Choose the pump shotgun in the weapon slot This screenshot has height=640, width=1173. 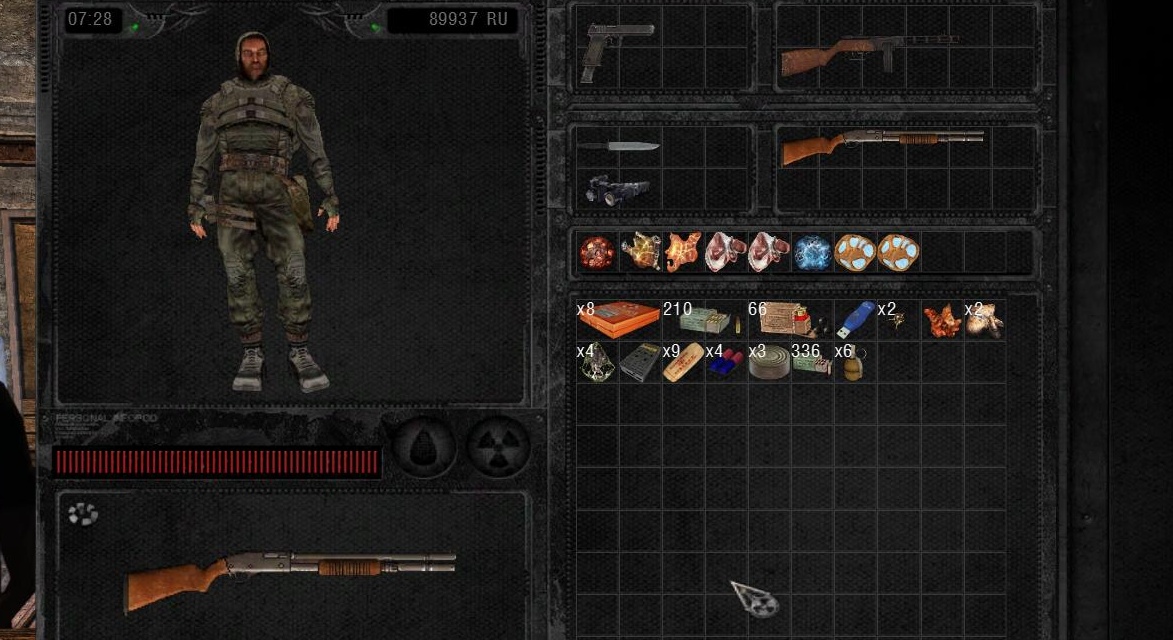click(880, 146)
